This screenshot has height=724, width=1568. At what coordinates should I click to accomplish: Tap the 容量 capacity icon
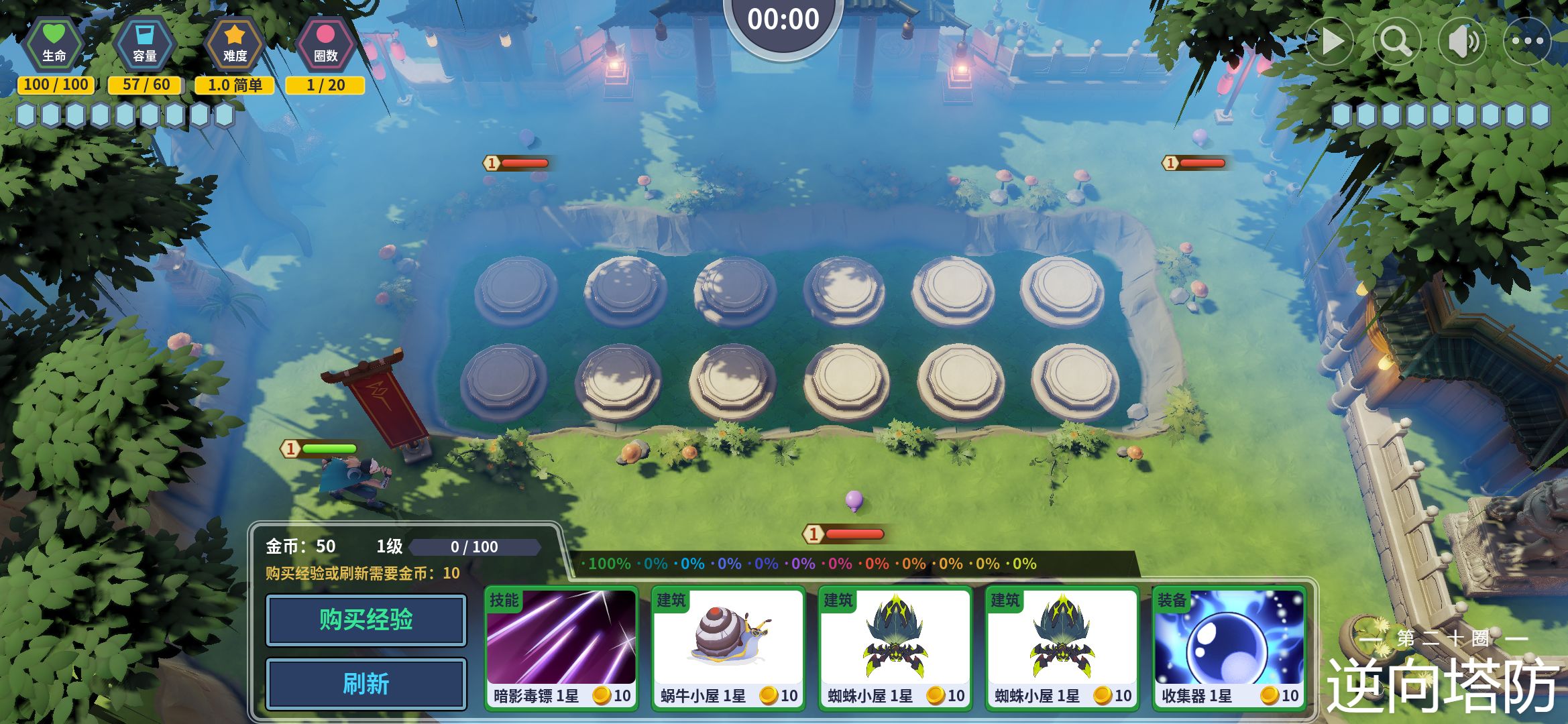click(x=145, y=44)
